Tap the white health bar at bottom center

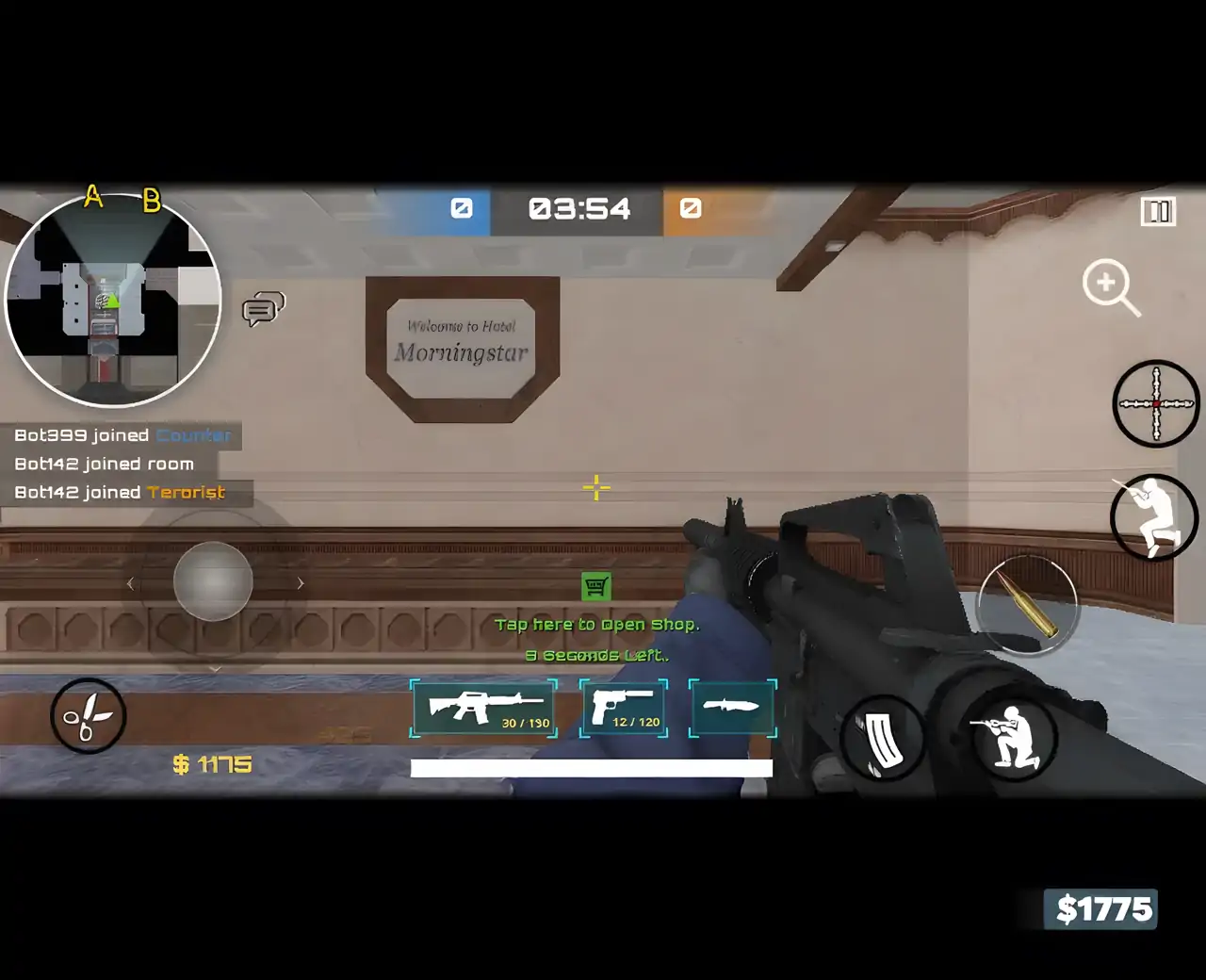point(590,769)
